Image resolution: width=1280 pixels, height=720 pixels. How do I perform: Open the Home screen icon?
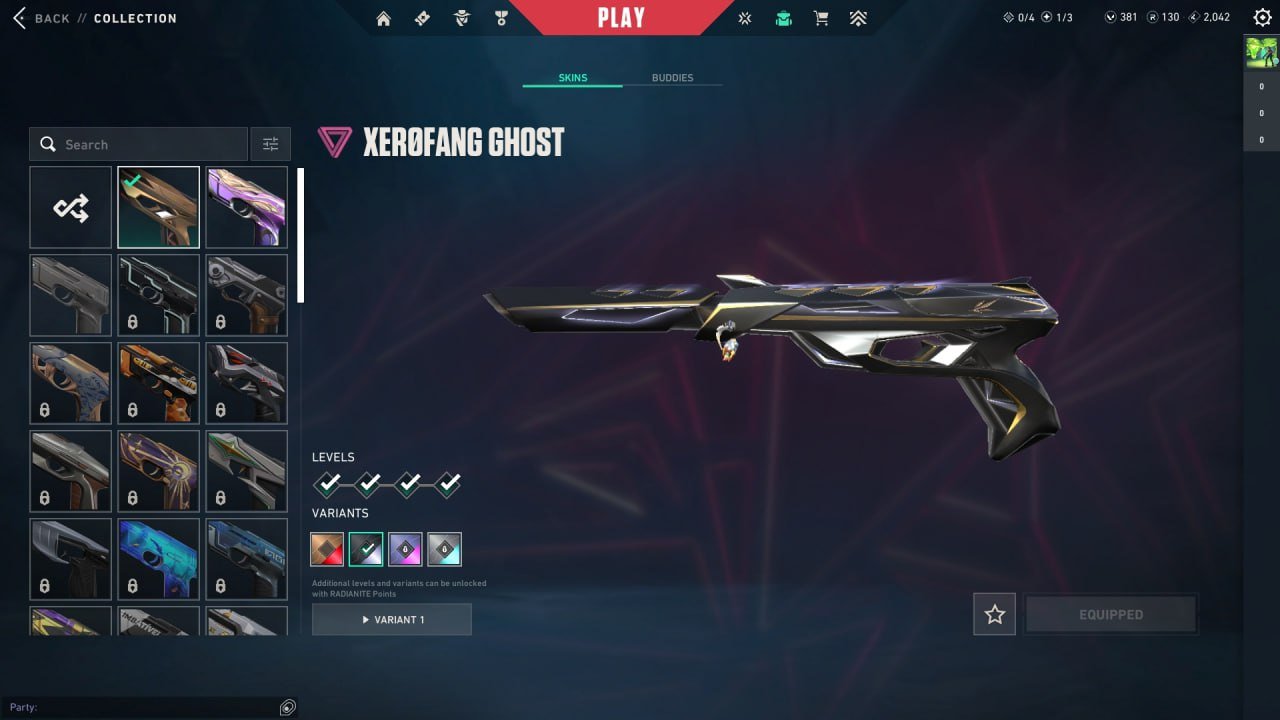[x=384, y=17]
